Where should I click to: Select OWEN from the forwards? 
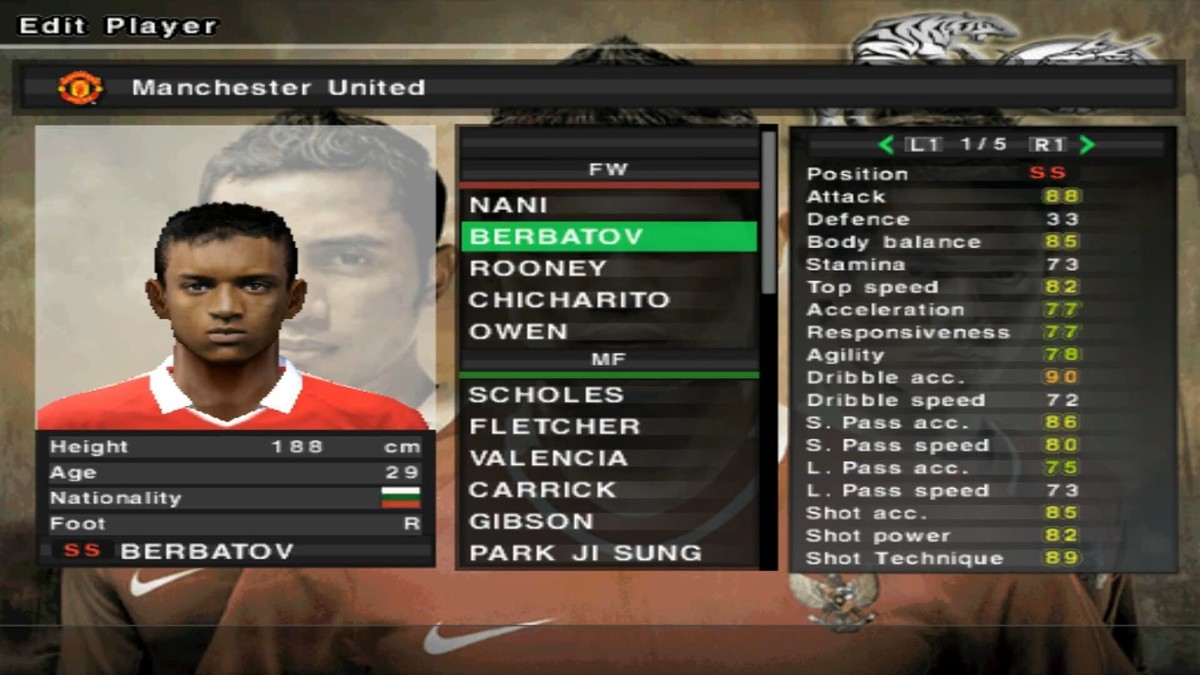pyautogui.click(x=518, y=331)
